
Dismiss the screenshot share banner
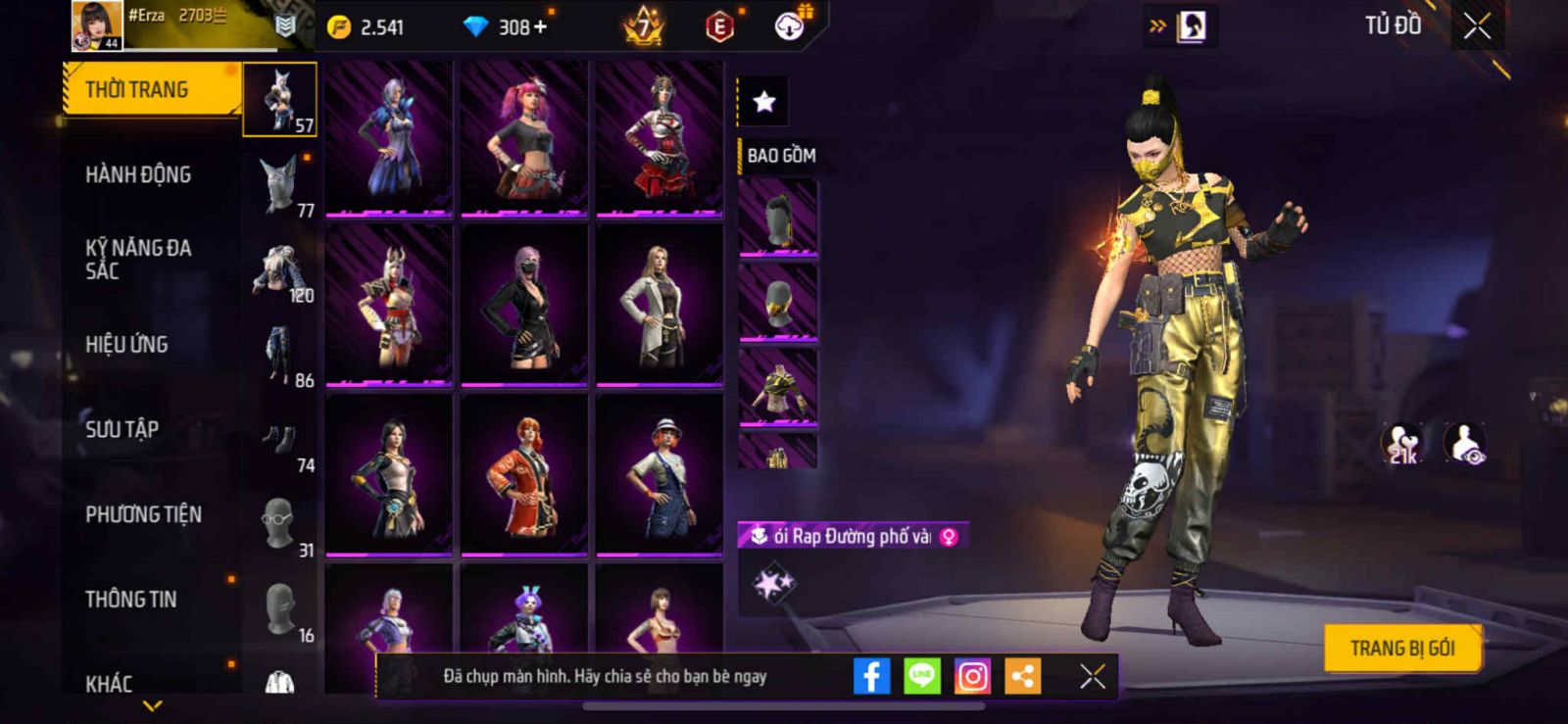pyautogui.click(x=1092, y=676)
